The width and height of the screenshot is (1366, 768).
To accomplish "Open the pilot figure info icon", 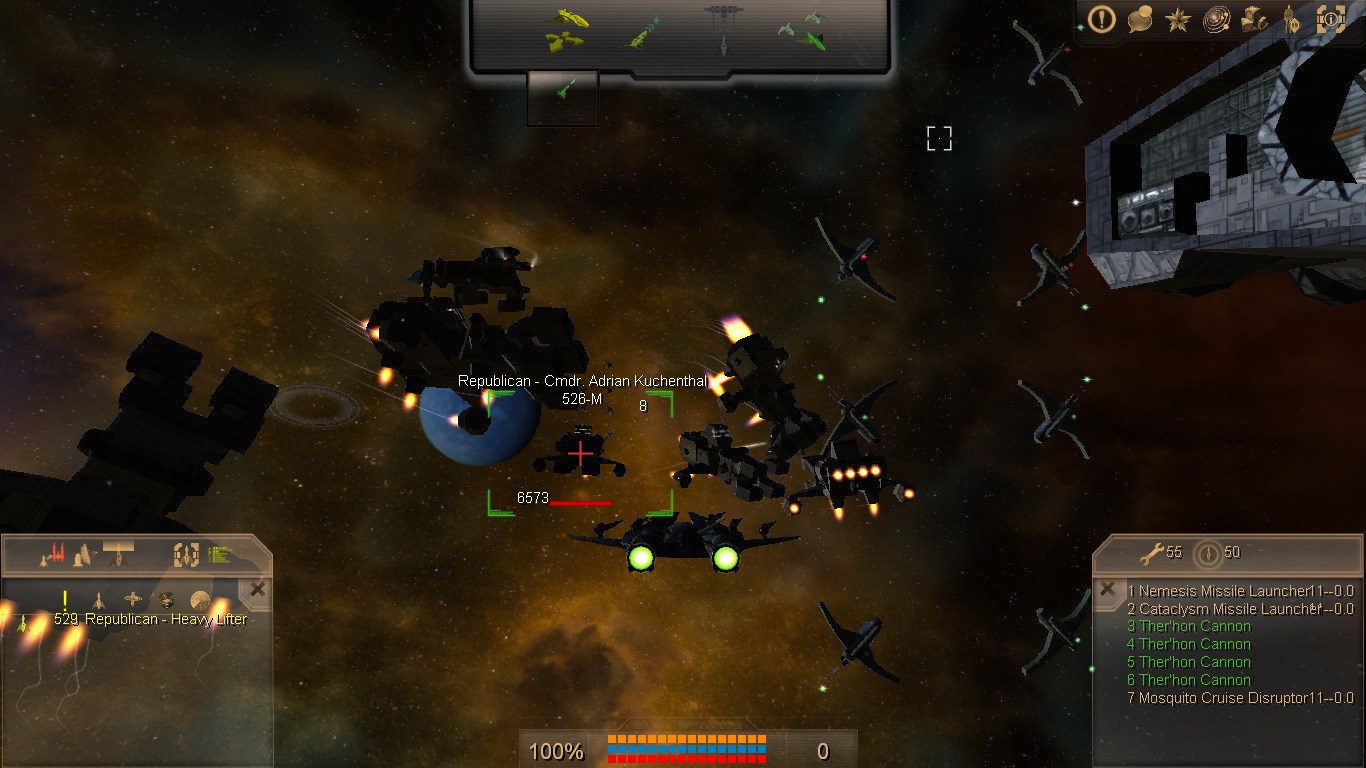I will click(x=1292, y=20).
